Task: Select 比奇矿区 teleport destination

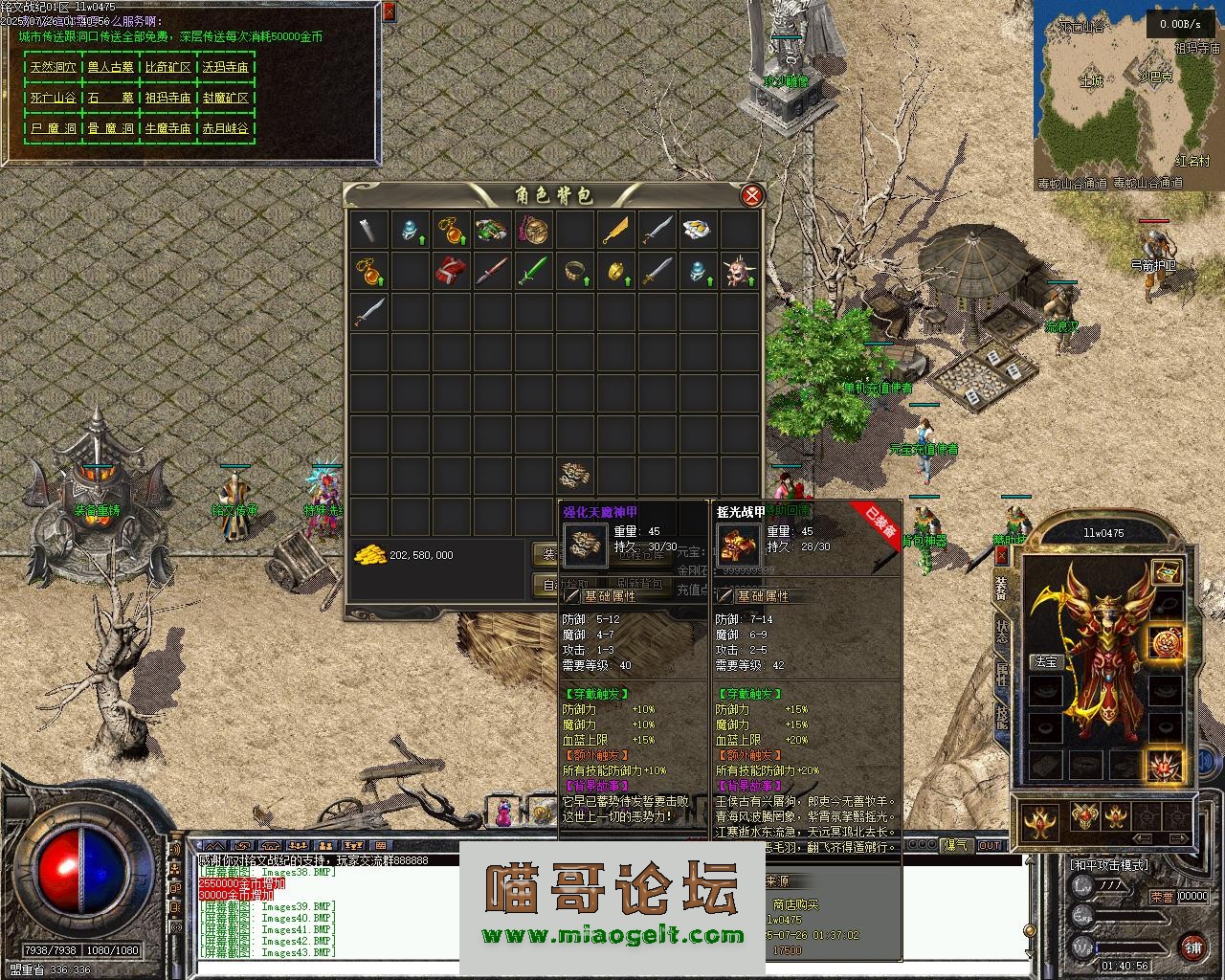Action: tap(168, 68)
